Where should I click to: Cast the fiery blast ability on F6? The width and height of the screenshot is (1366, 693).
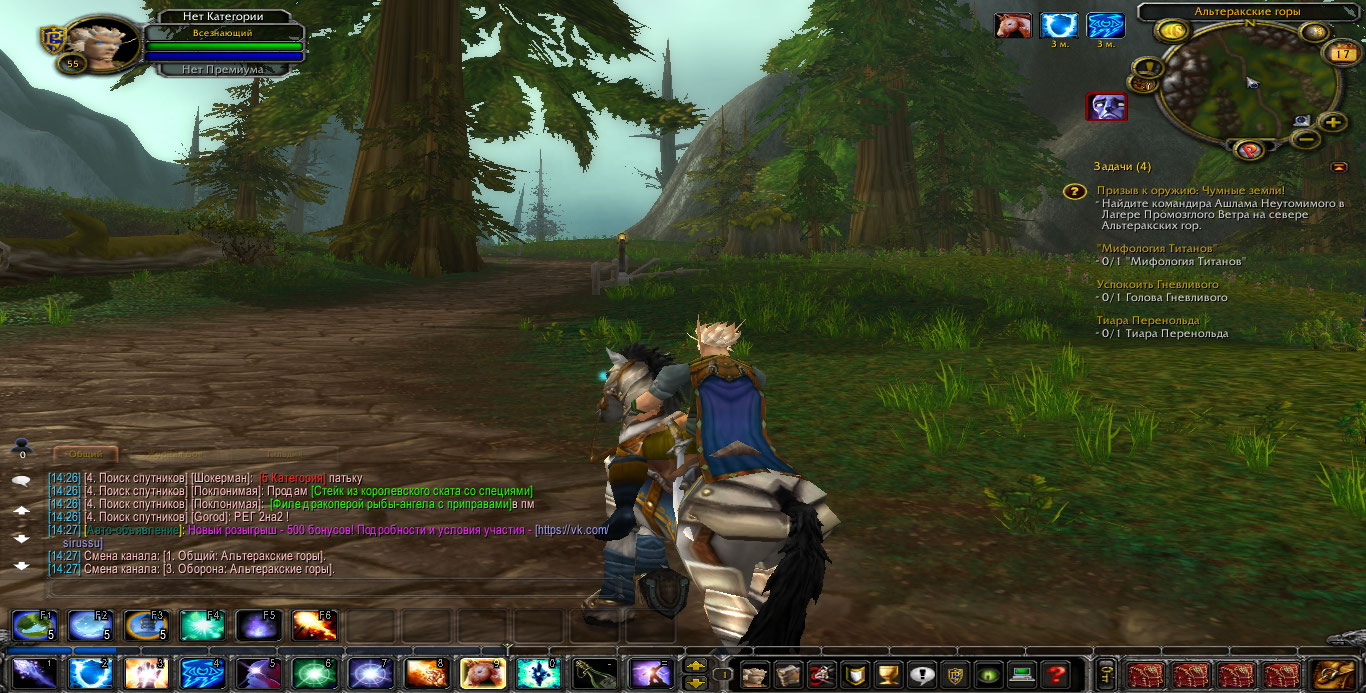coord(313,626)
